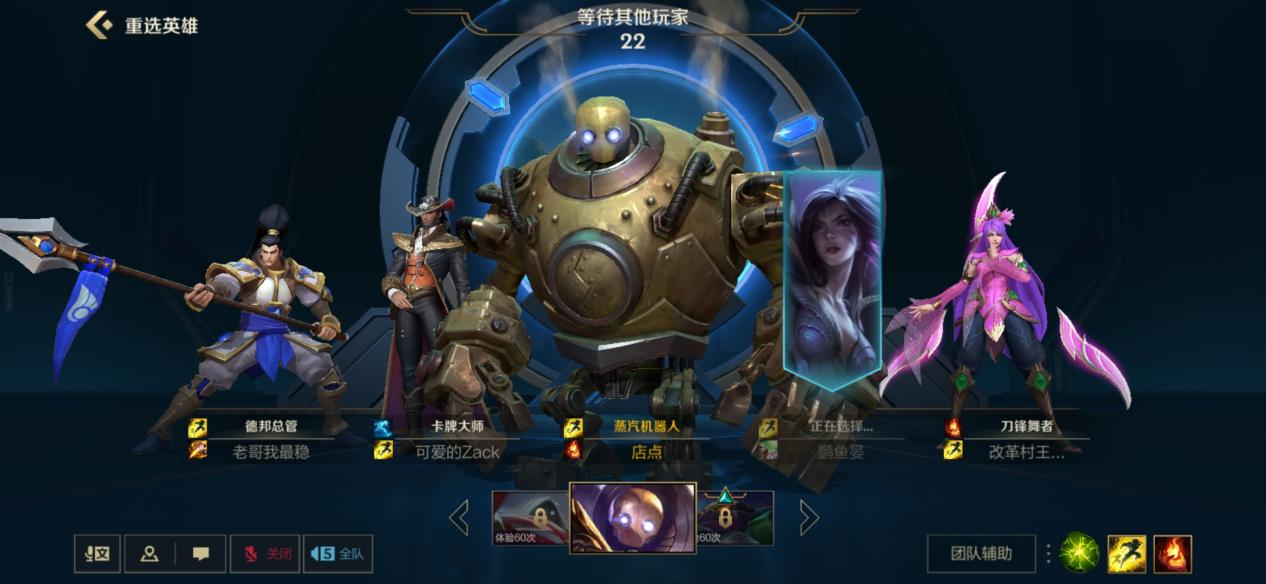The image size is (1266, 584).
Task: Select the locked skin with teal gem
Action: click(x=736, y=518)
